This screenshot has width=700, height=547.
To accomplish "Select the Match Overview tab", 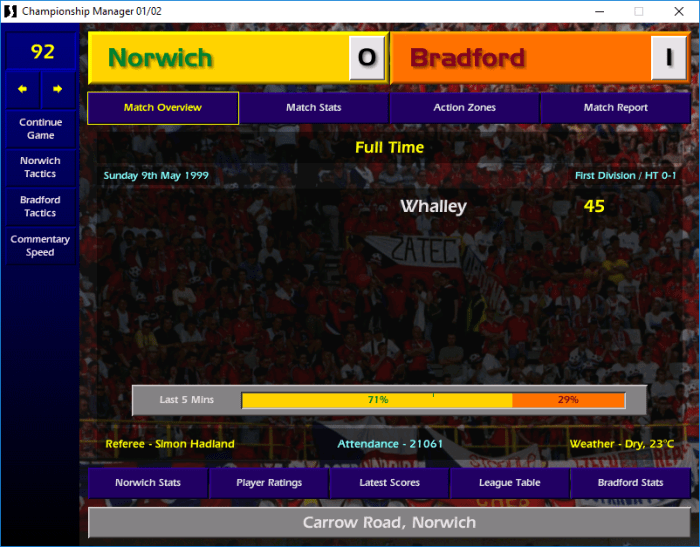I will (163, 108).
